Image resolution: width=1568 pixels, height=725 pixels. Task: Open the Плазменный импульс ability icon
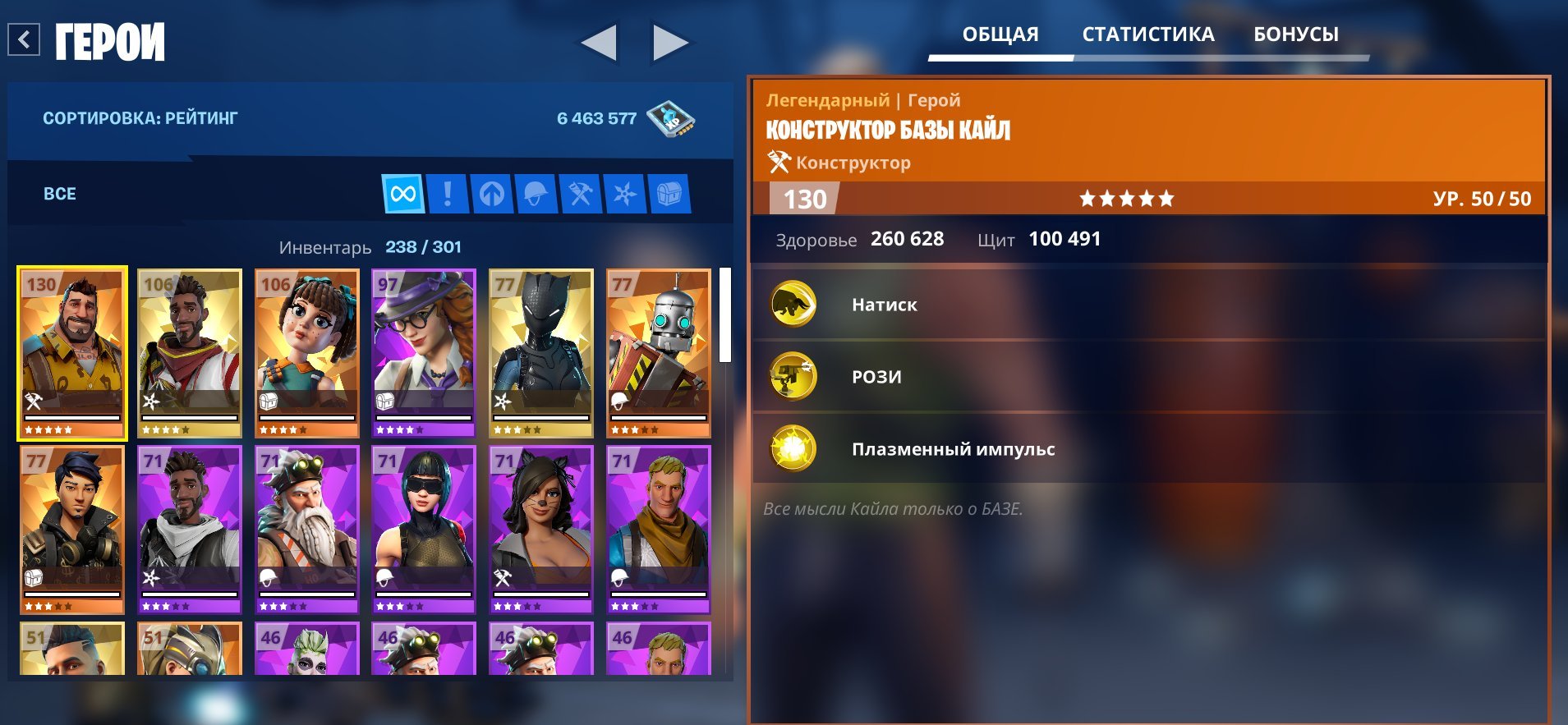point(793,449)
